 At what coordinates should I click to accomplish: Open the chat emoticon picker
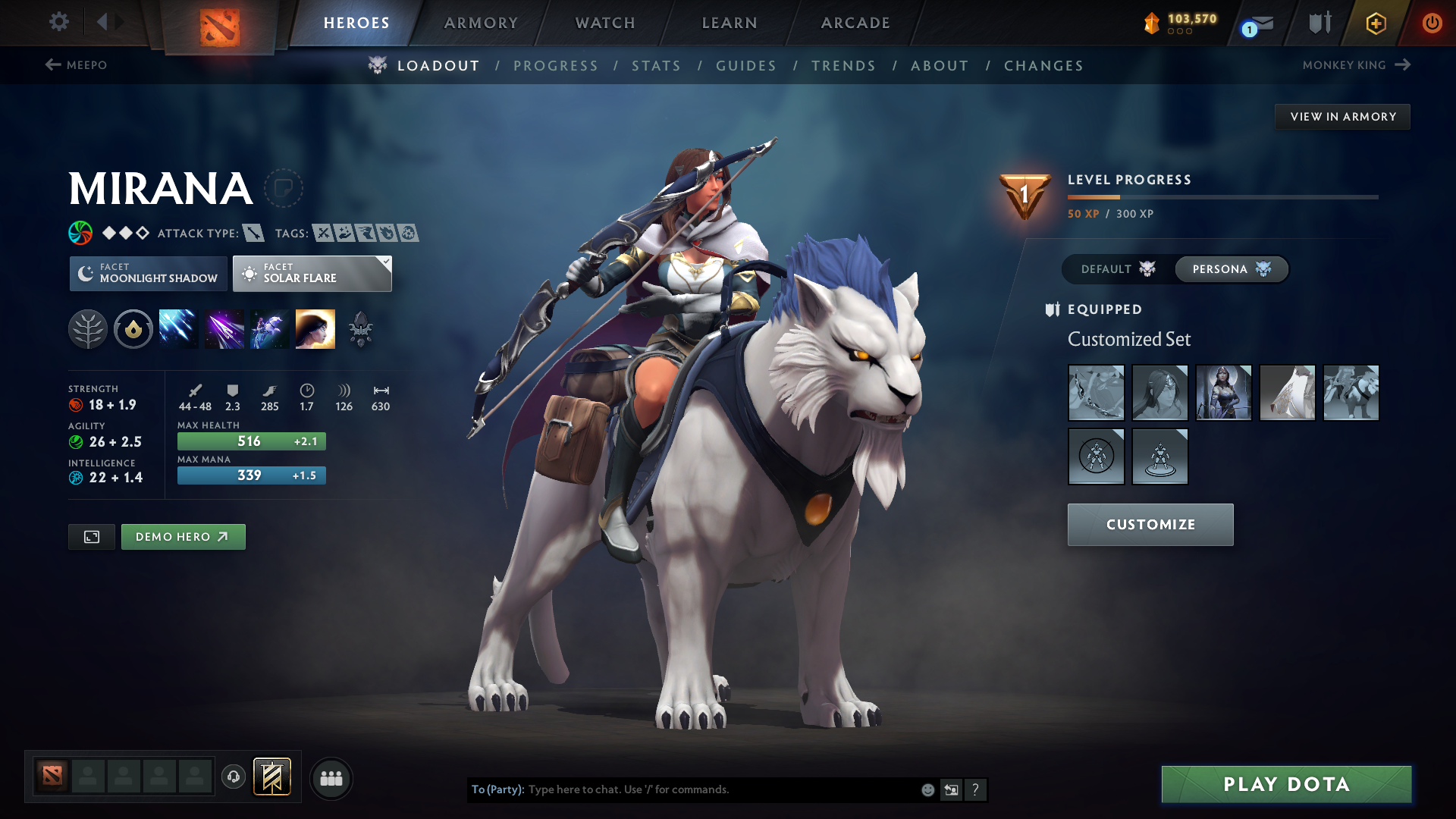coord(927,789)
